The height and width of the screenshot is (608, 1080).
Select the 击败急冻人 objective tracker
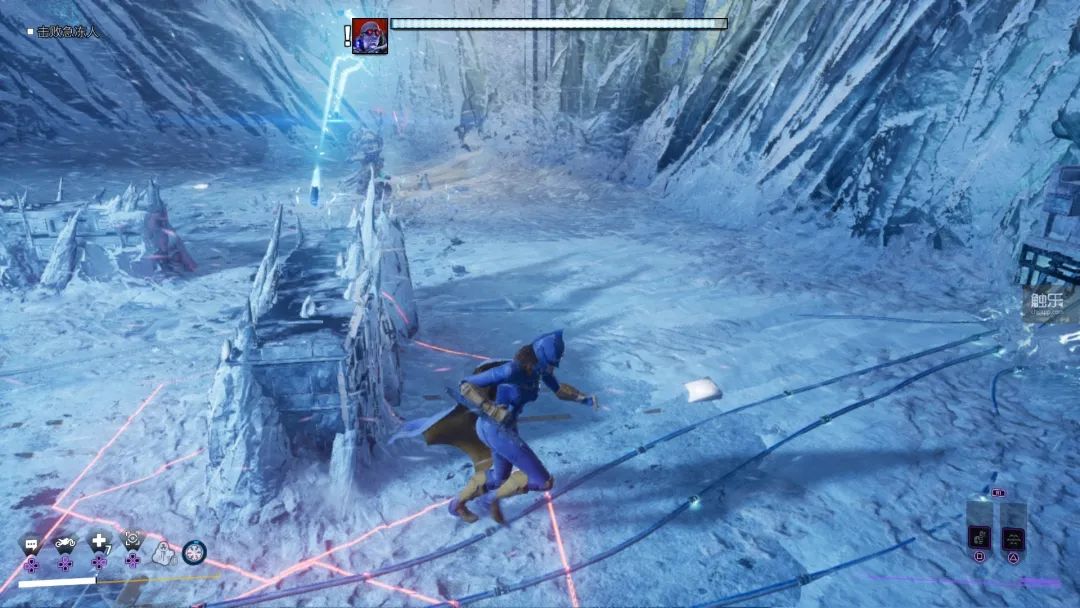click(x=68, y=32)
